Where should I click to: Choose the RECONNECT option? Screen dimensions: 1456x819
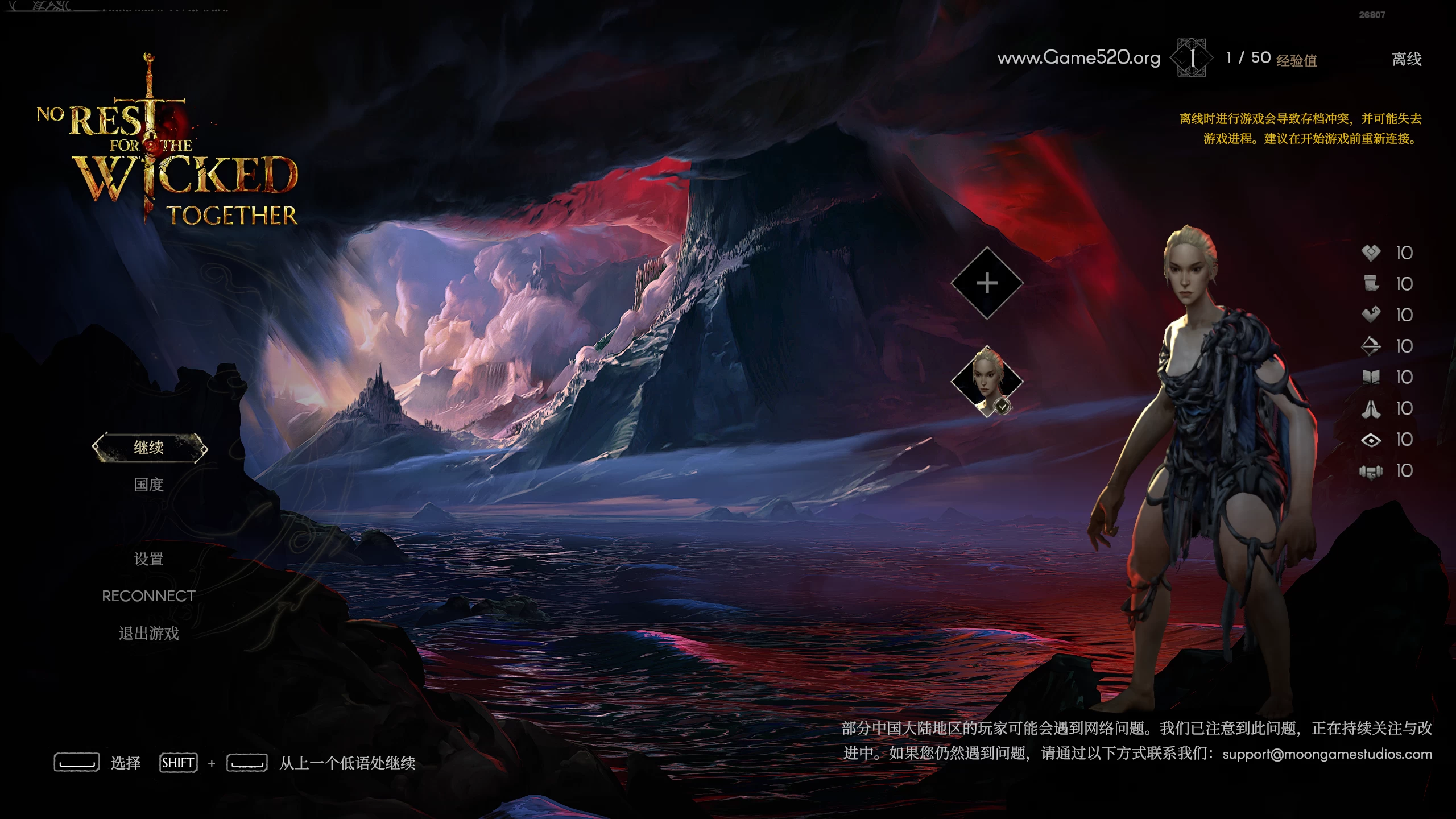149,596
